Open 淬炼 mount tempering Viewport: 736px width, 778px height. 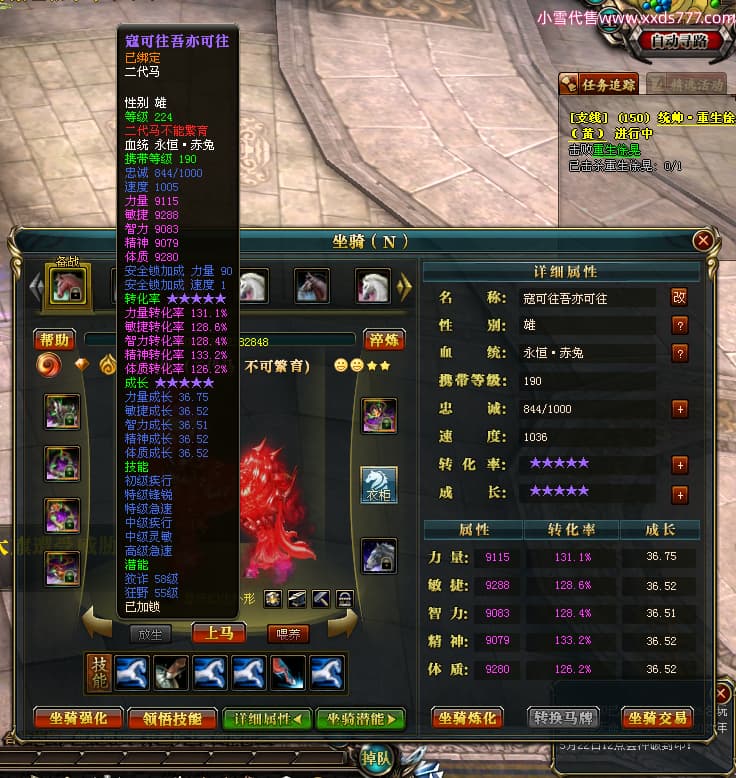coord(384,340)
